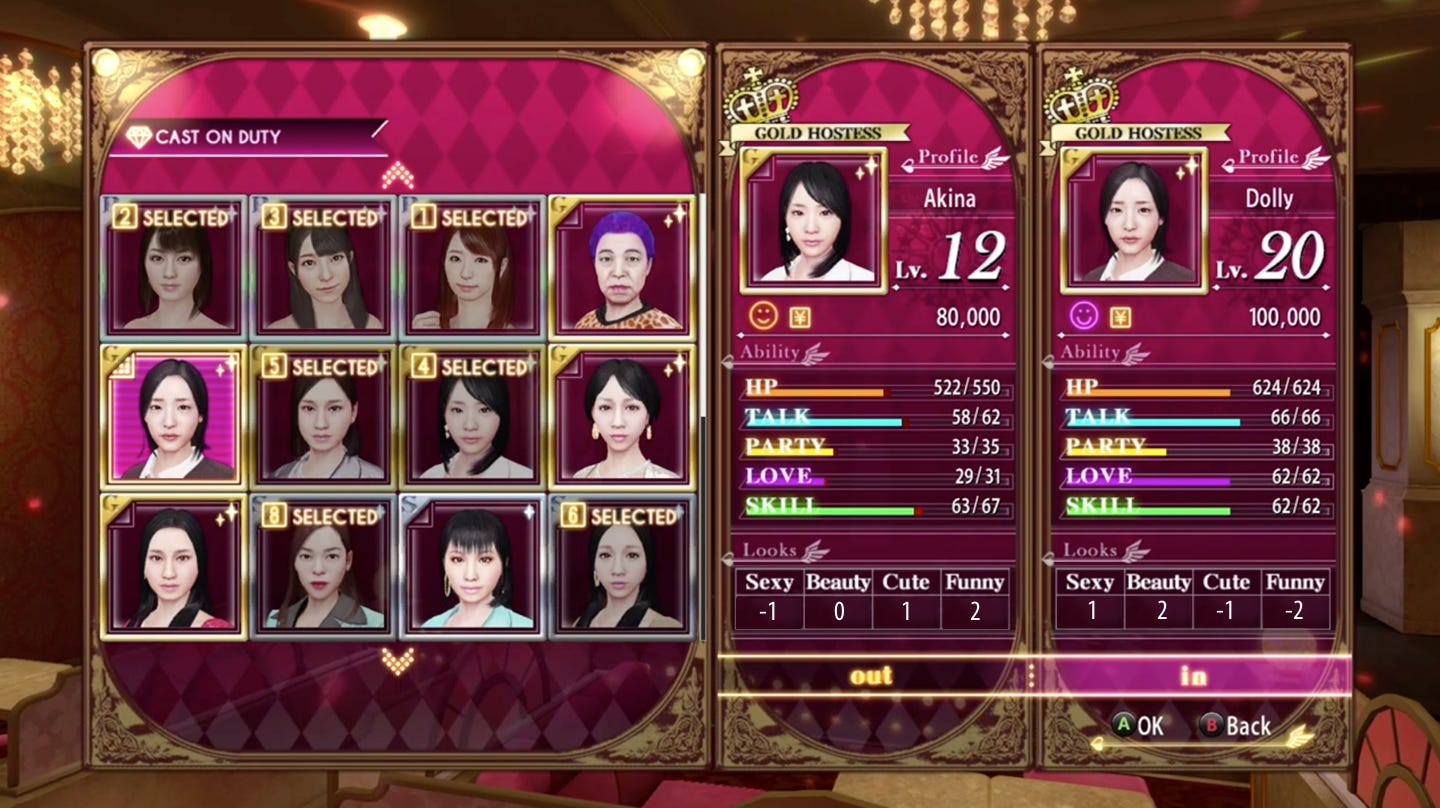This screenshot has width=1440, height=808.
Task: Click the down arrow below the hostess grid
Action: click(398, 657)
